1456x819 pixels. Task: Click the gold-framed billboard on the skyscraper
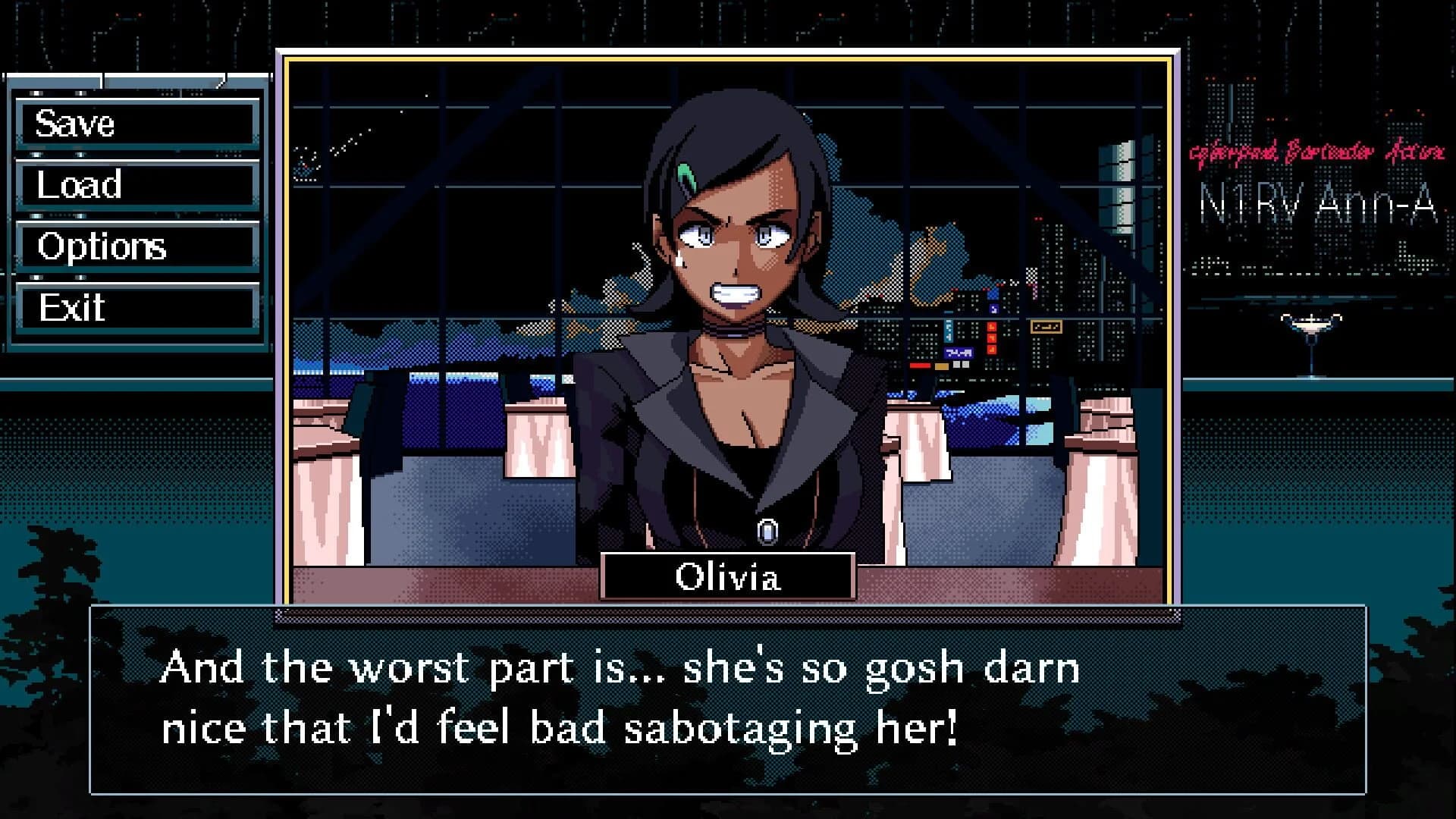1046,328
